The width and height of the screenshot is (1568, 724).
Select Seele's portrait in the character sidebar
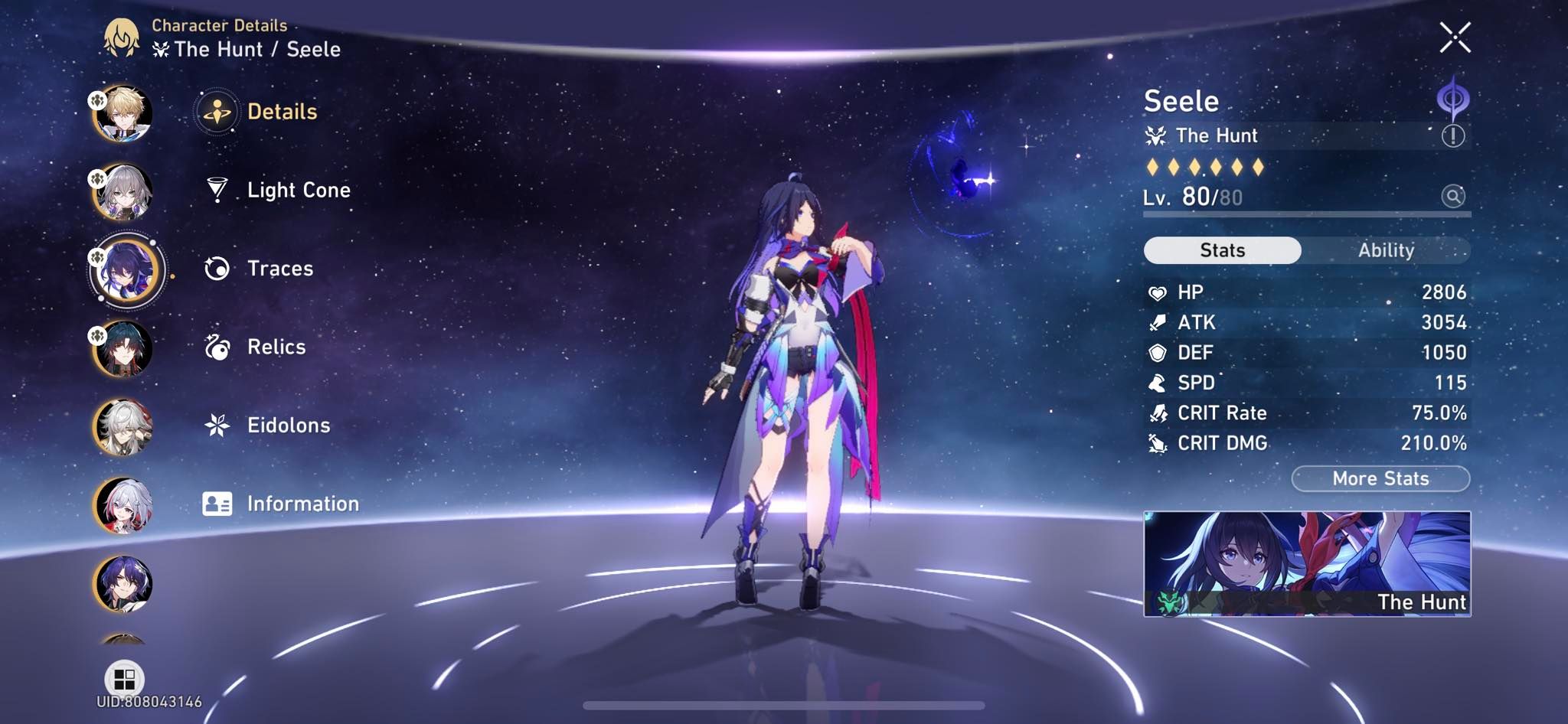tap(125, 269)
